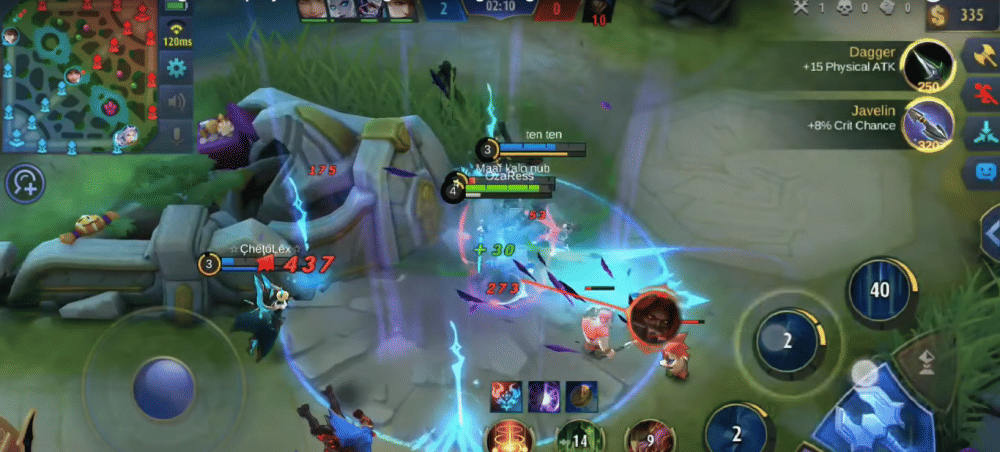Viewport: 1000px width, 452px height.
Task: Activate the glowing orange regen button
Action: 508,437
